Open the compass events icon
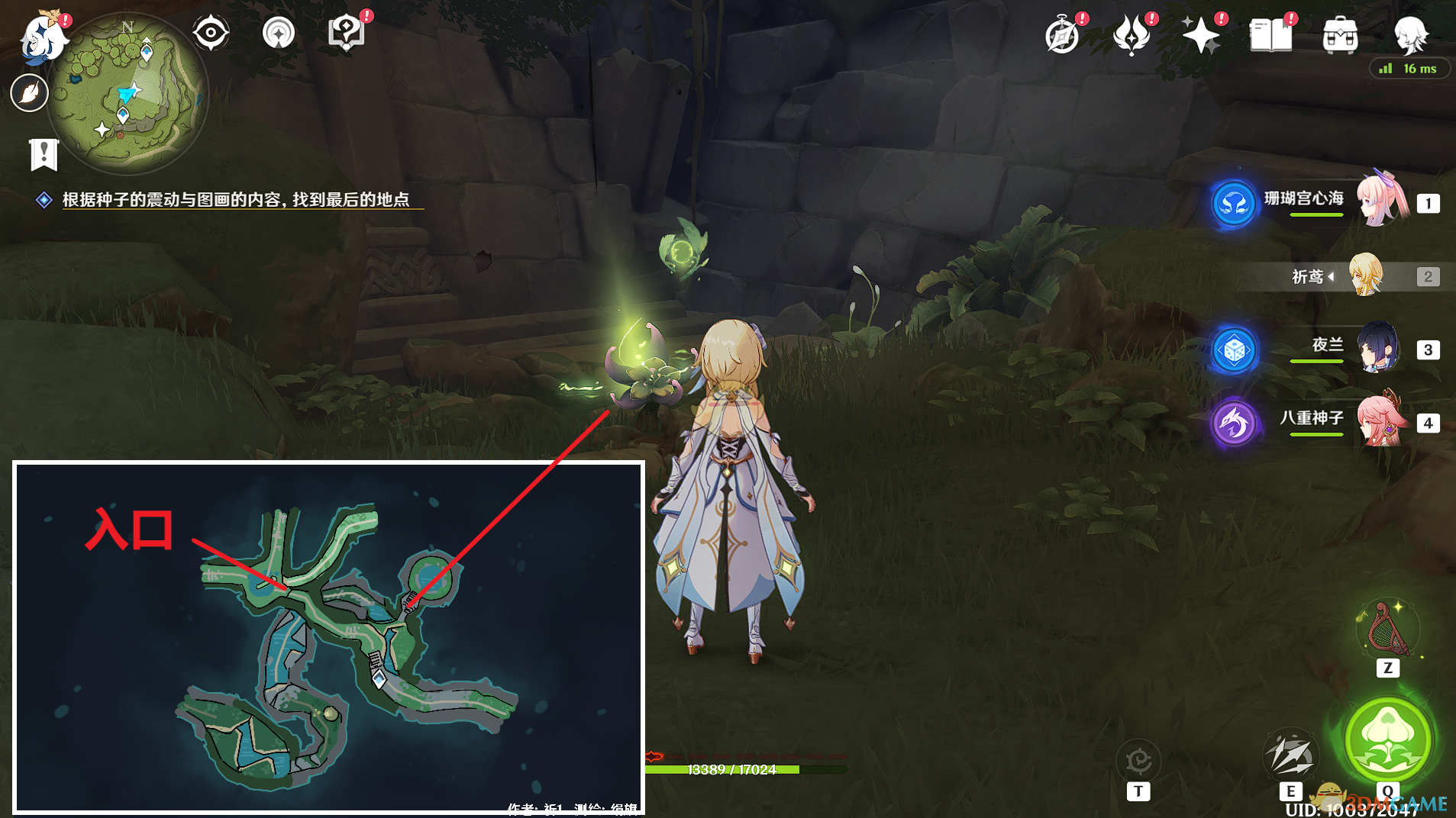 tap(1062, 35)
